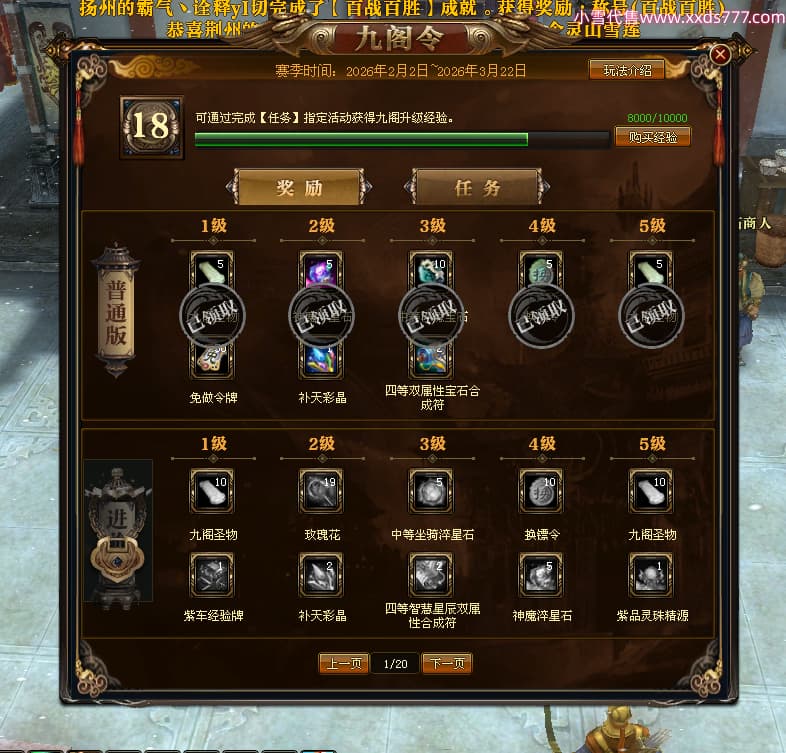786x753 pixels.
Task: Select the 紫车经验牌 reward icon
Action: coord(212,574)
